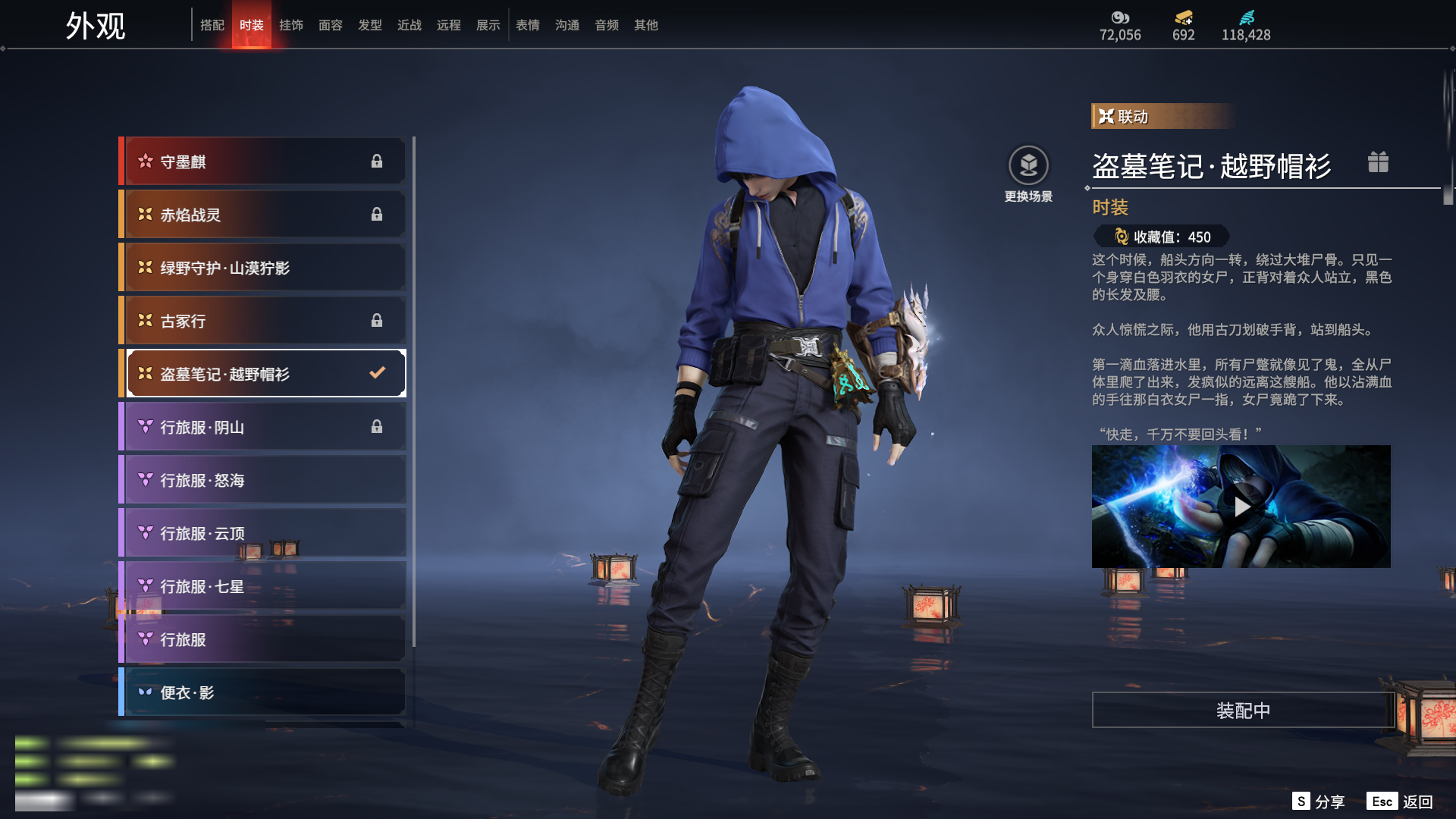This screenshot has height=819, width=1456.
Task: Select the 面容 tab
Action: point(331,25)
